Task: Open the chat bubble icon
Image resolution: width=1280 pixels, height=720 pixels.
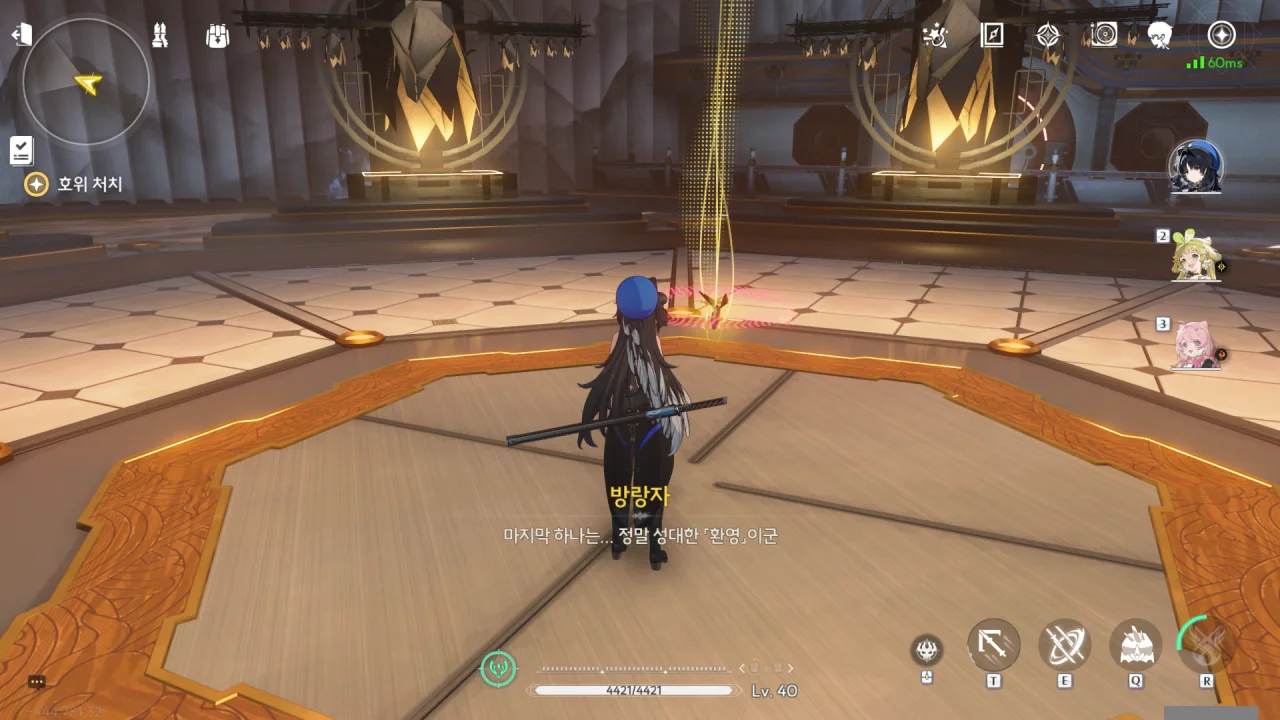Action: point(37,682)
